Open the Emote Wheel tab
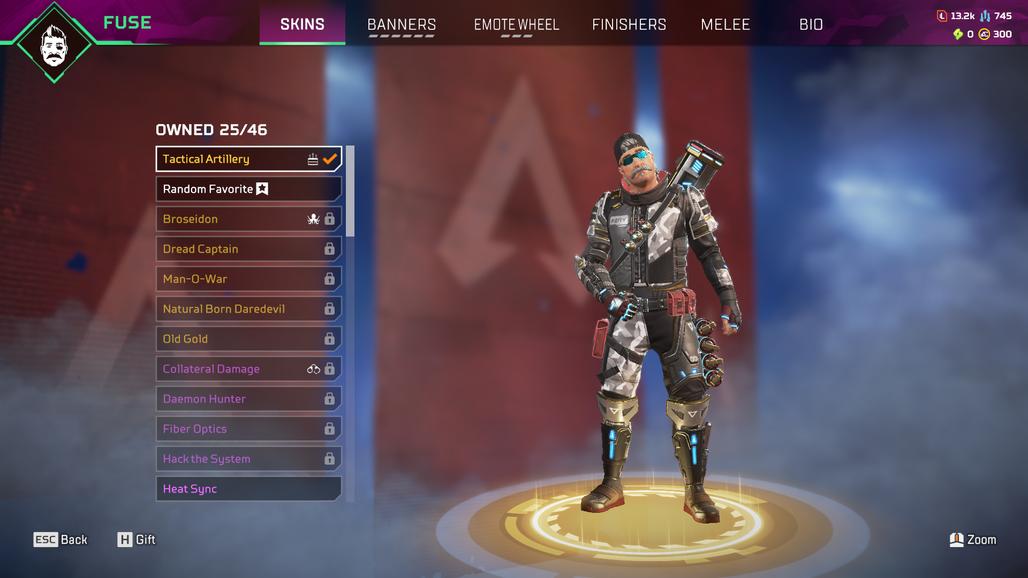This screenshot has width=1028, height=578. pos(516,25)
